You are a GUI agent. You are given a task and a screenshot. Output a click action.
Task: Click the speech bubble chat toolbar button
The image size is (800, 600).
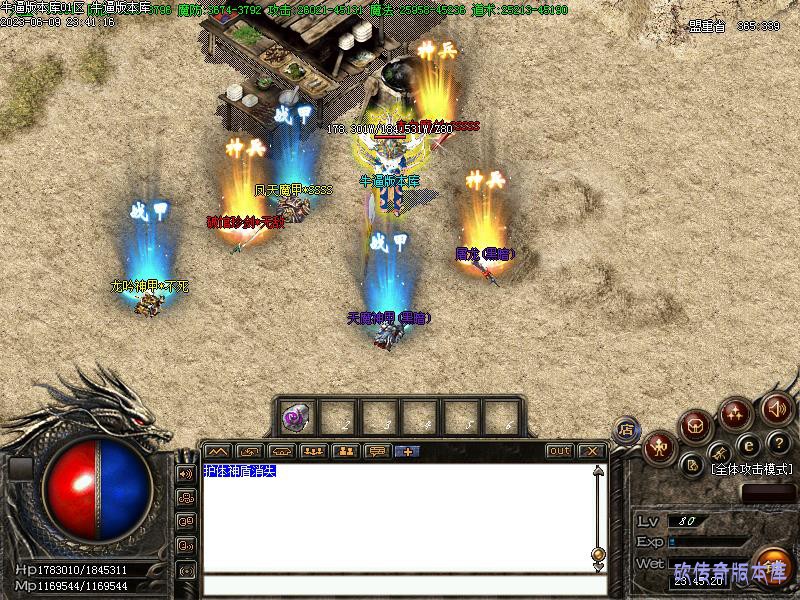[x=377, y=451]
